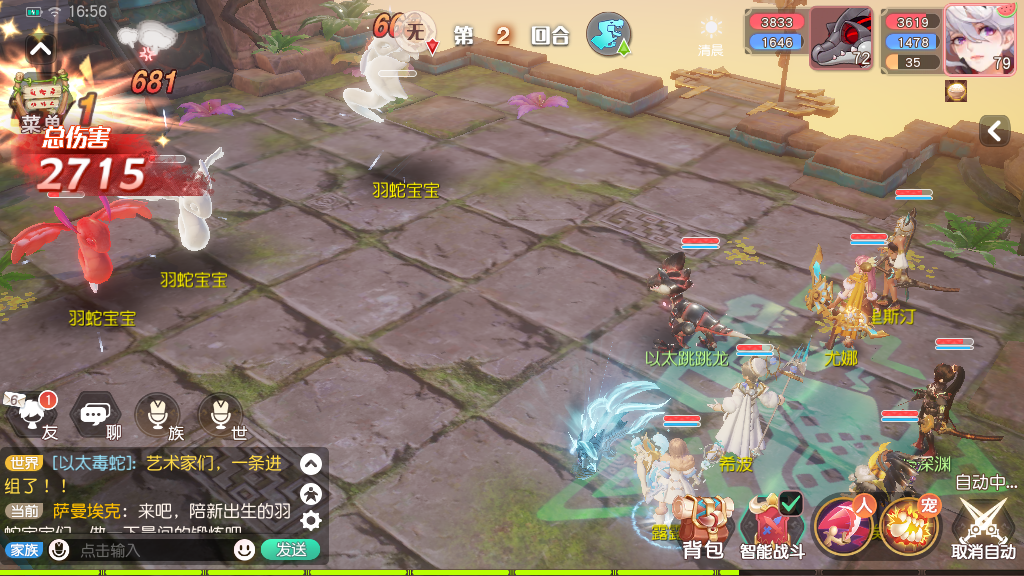
Task: Select the pet (宠) auto skill icon
Action: (x=909, y=524)
